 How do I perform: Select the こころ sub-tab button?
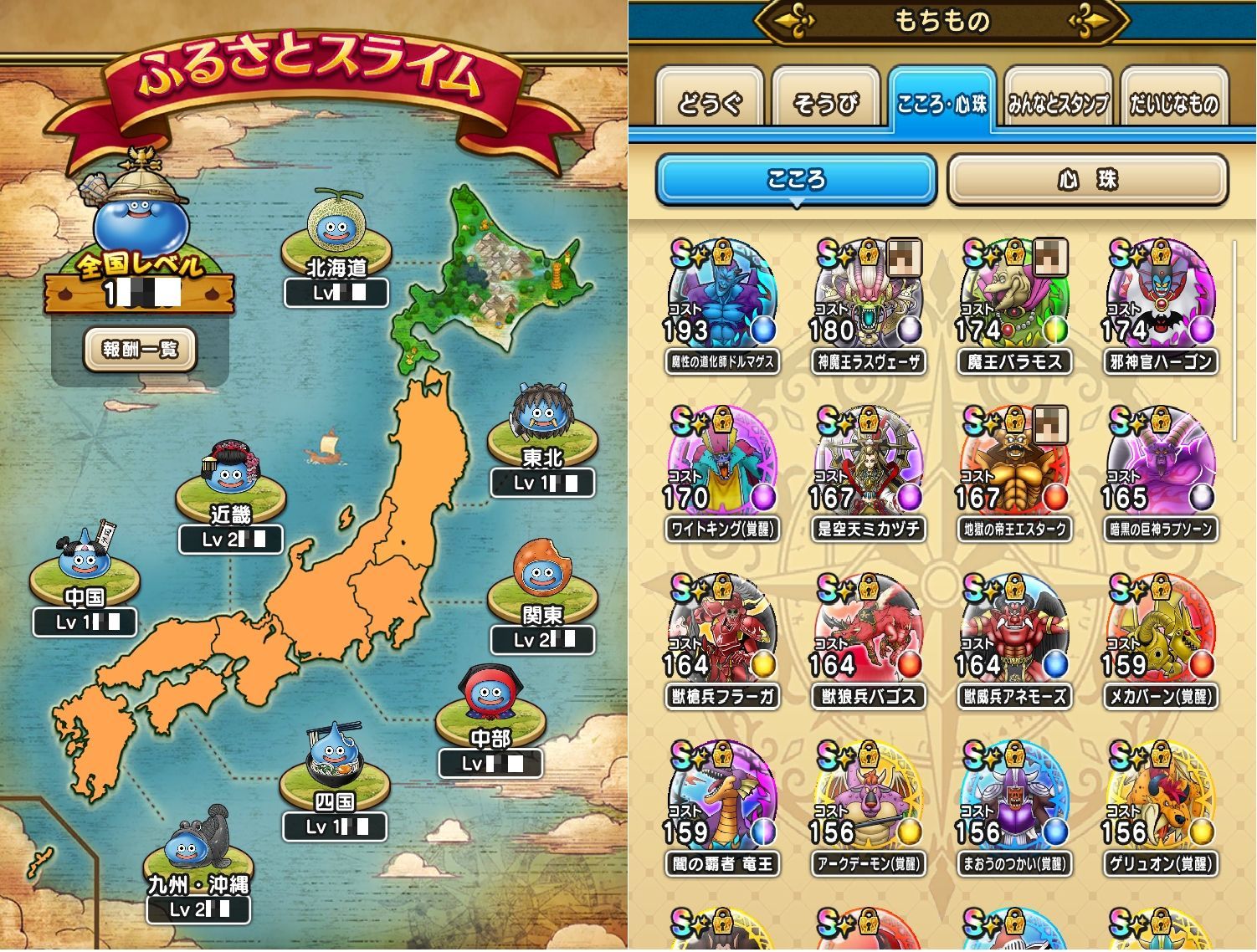click(x=795, y=180)
